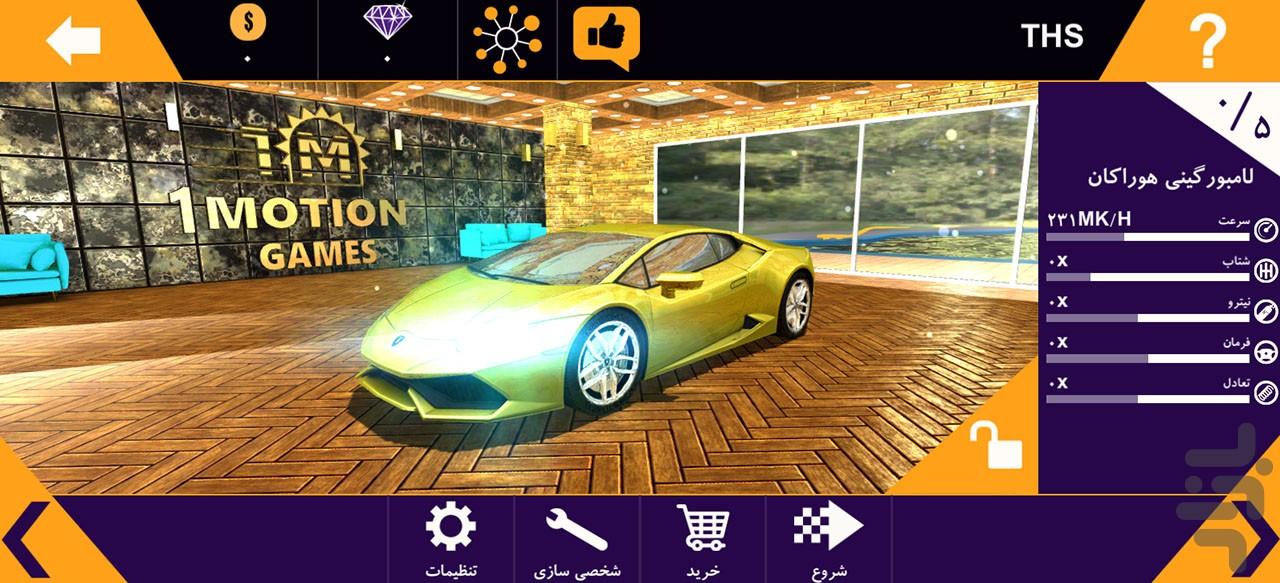Click the thumbs-up like button
Image resolution: width=1280 pixels, height=583 pixels.
(606, 38)
